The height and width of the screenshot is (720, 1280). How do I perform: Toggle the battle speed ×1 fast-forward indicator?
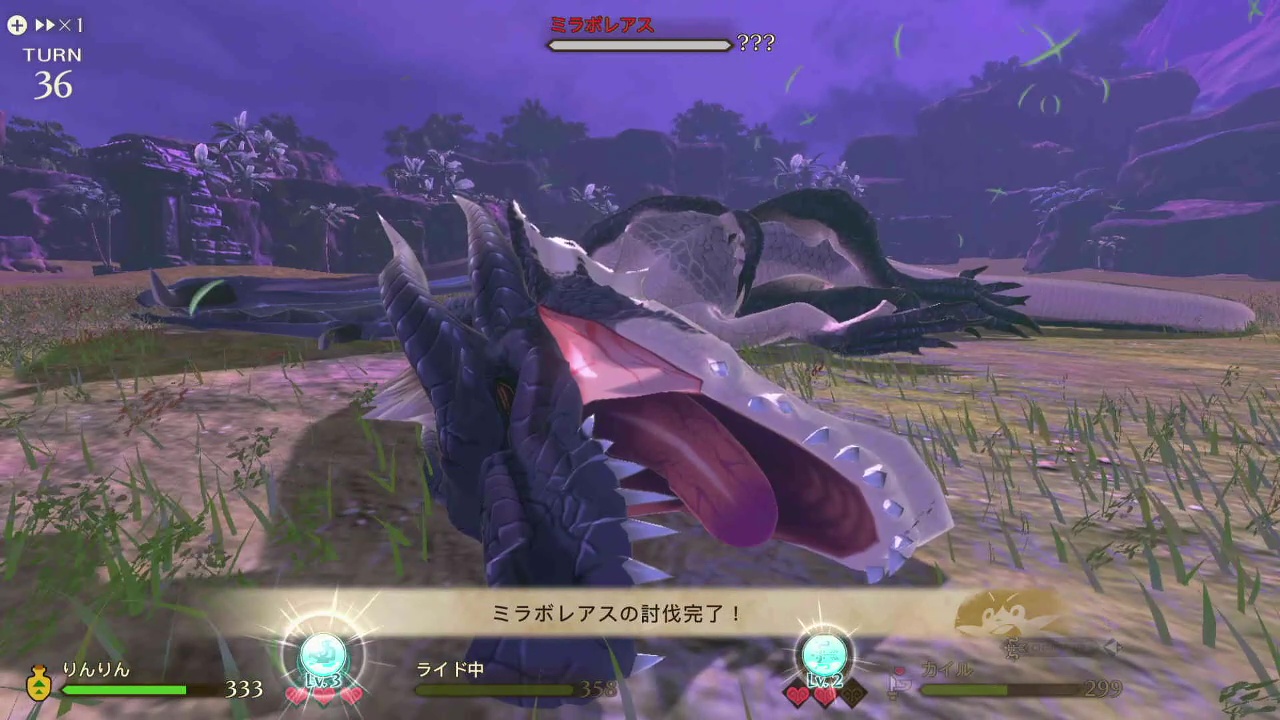[x=60, y=25]
